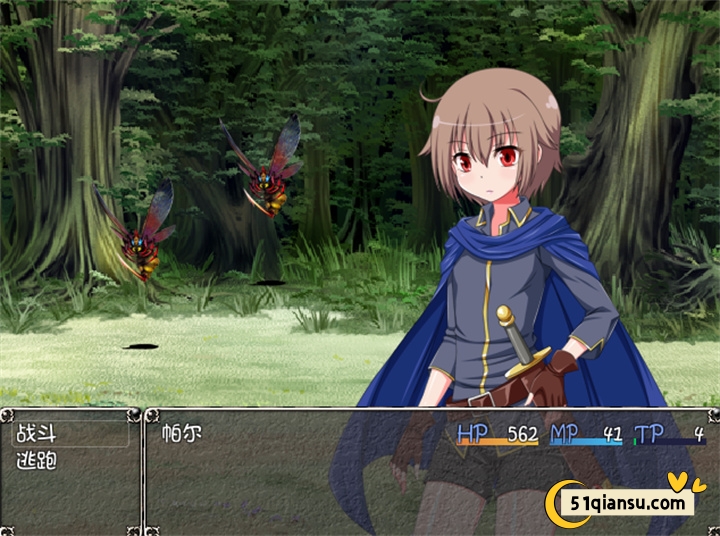Choose the 逃跑 (Escape) command

coord(37,461)
